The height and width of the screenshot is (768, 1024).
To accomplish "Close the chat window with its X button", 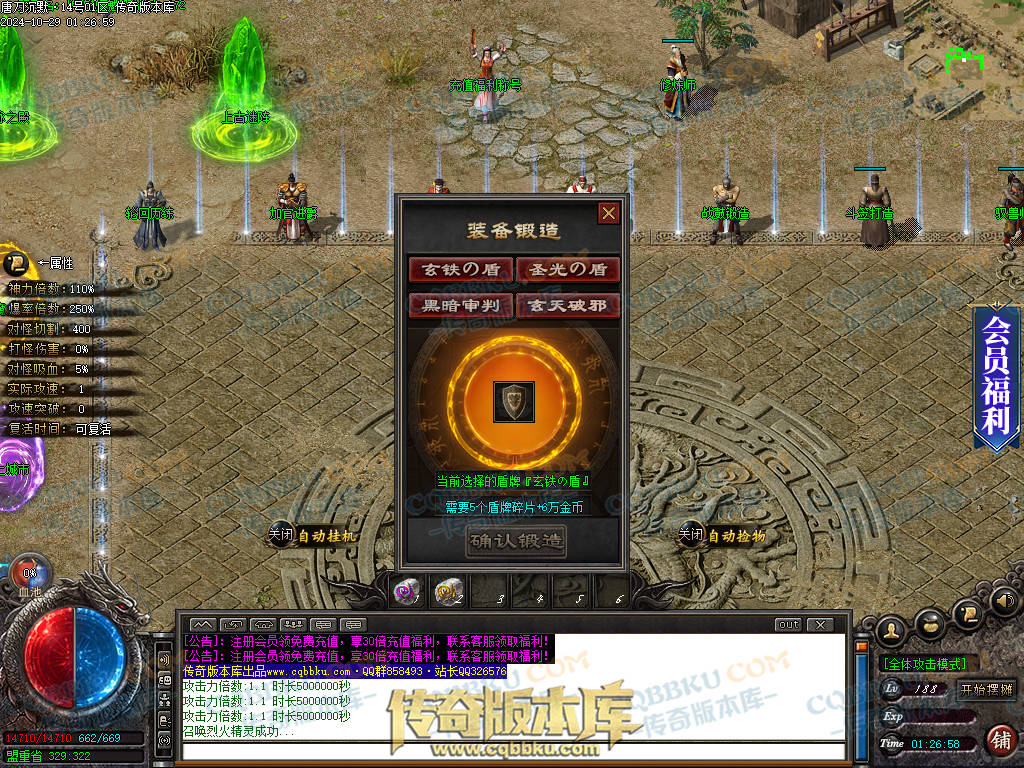I will pos(820,625).
